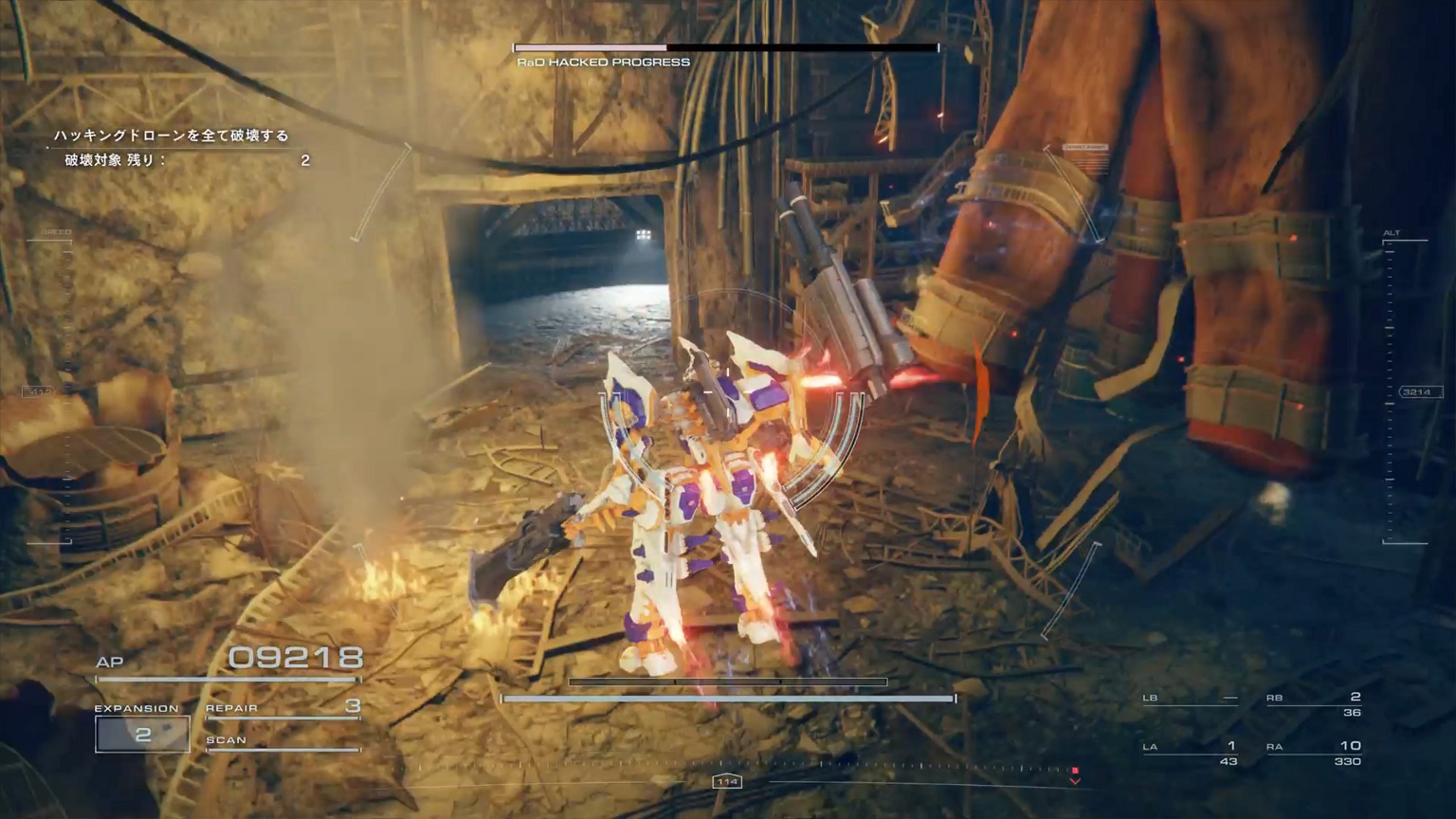Select the LA left arm weapon slot
Image resolution: width=1456 pixels, height=819 pixels.
(1191, 753)
